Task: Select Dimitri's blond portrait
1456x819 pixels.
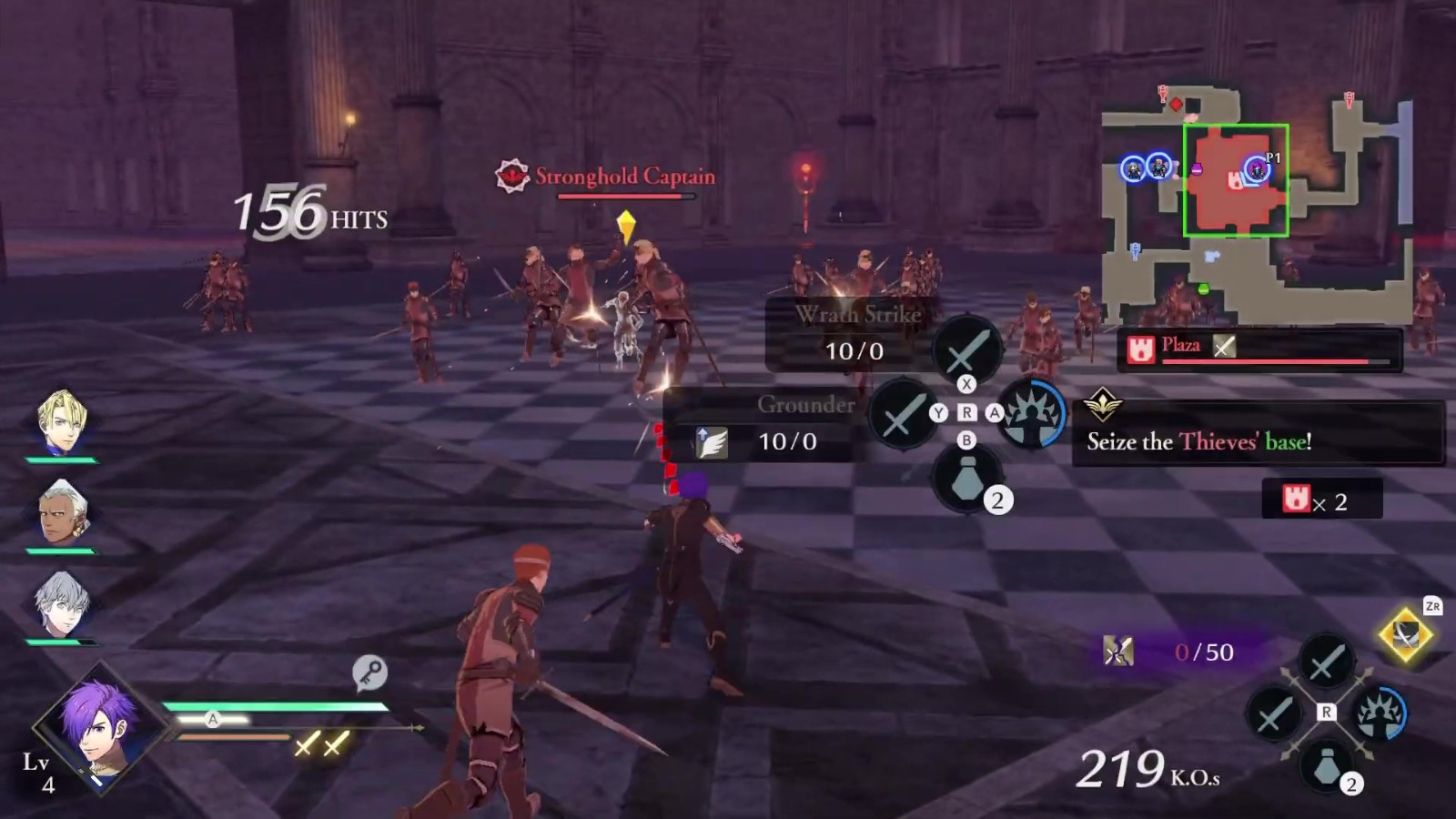Action: (x=62, y=421)
